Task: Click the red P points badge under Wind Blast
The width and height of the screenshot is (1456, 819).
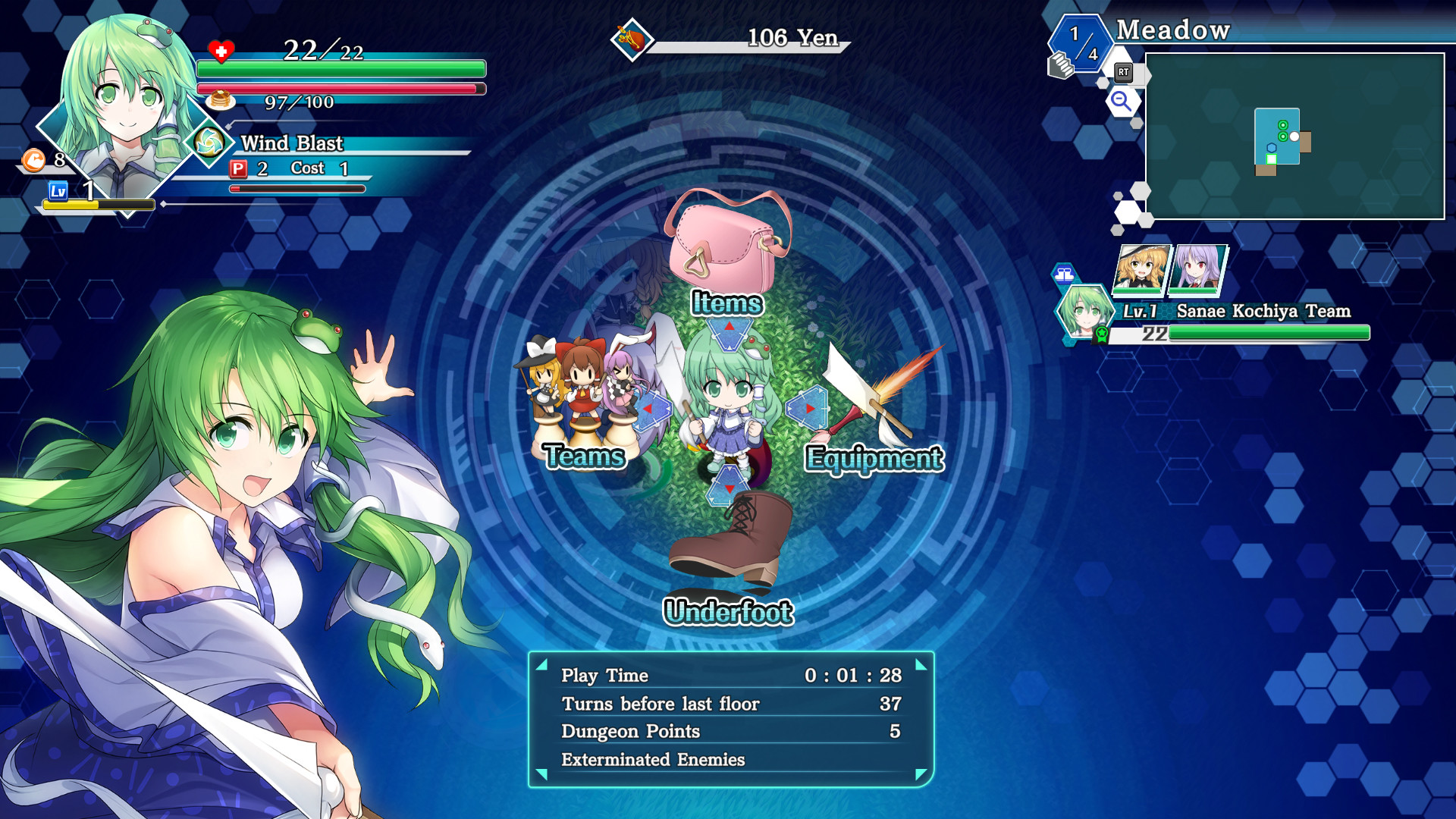Action: (238, 169)
